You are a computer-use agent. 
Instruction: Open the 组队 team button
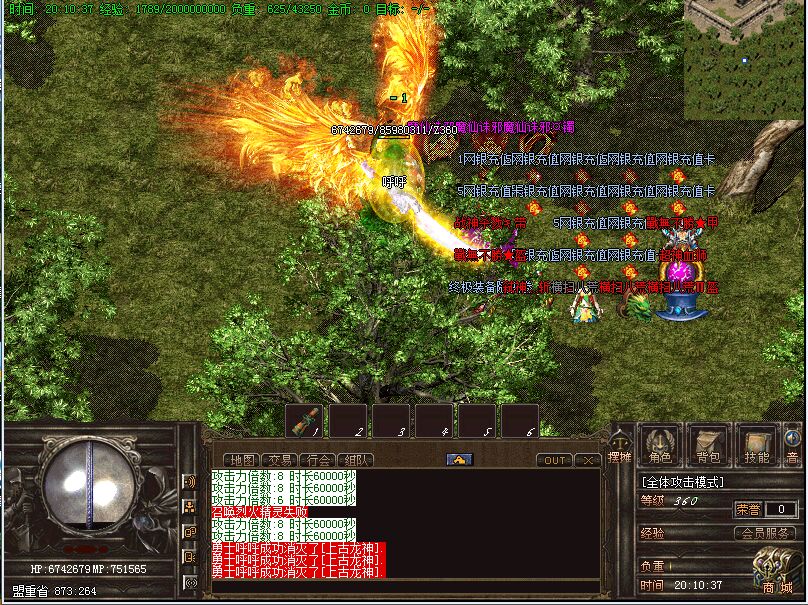point(357,460)
